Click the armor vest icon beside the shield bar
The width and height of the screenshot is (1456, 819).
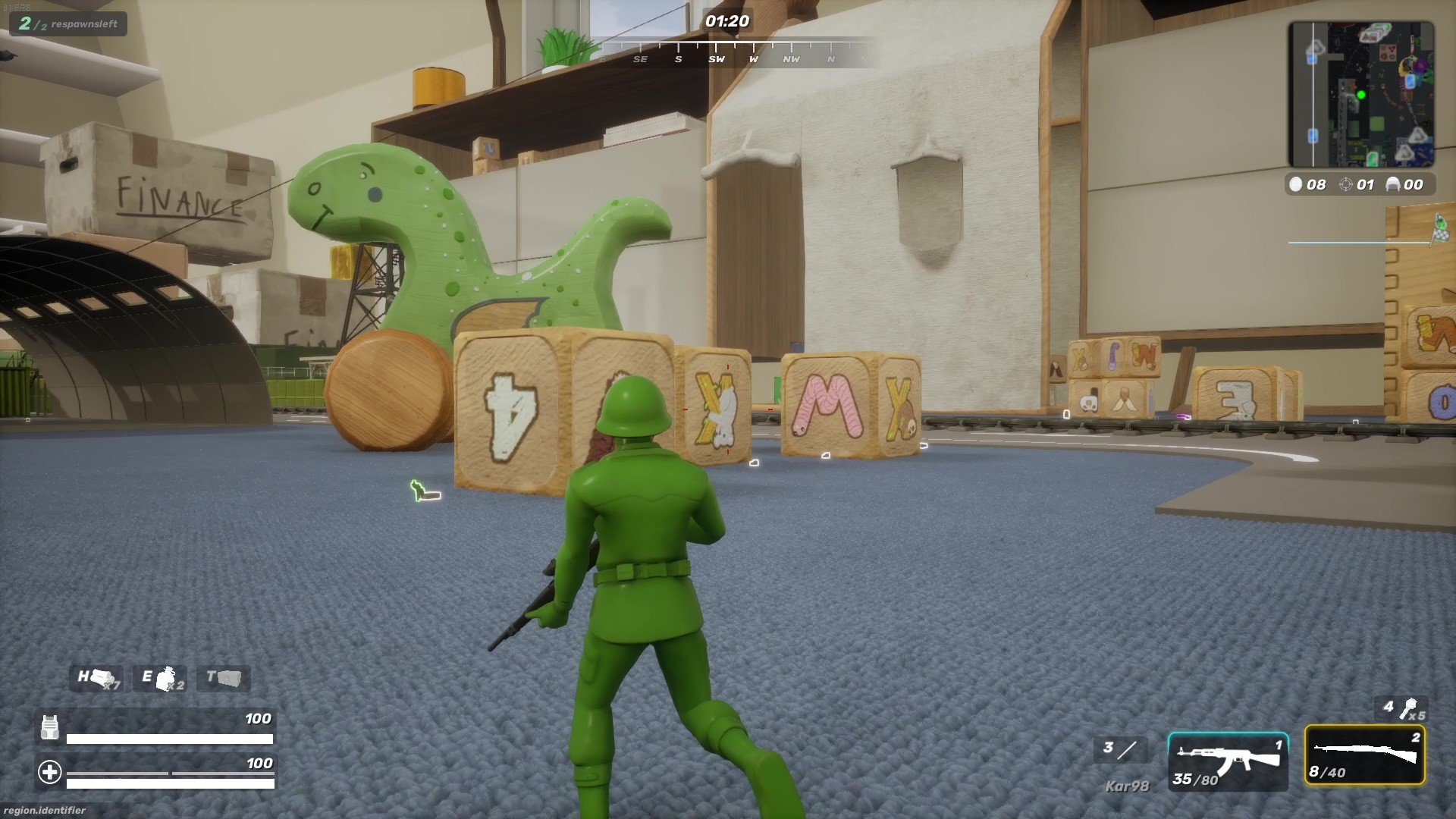pyautogui.click(x=50, y=726)
